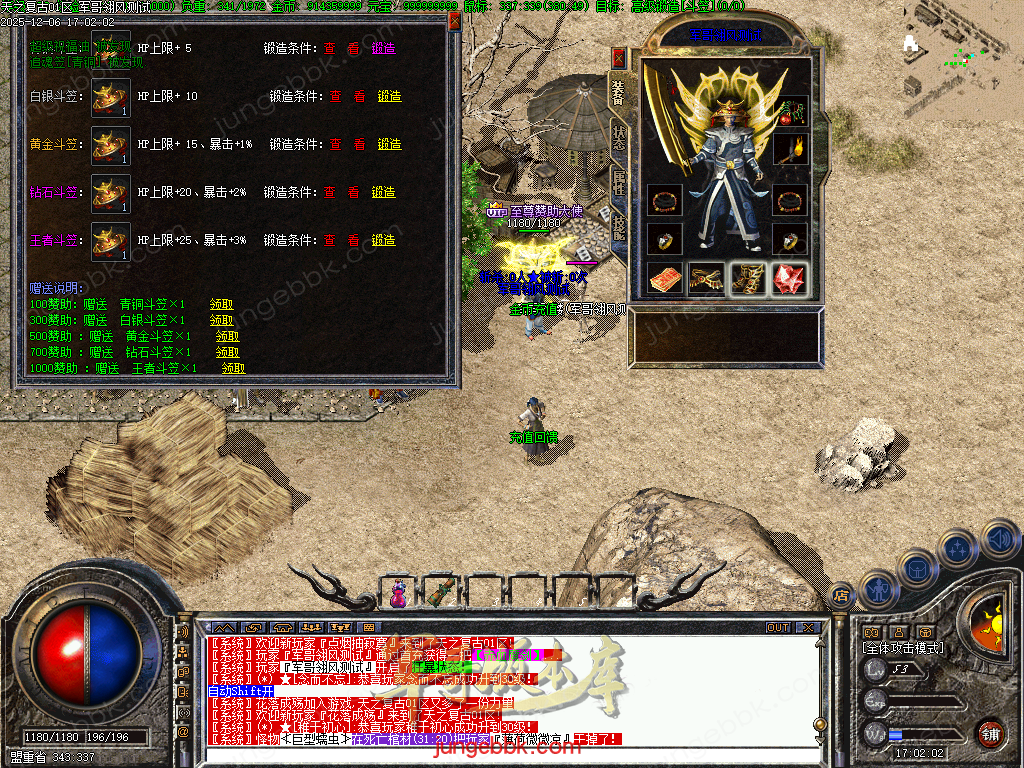Select the red crystal equipment slot

[790, 279]
